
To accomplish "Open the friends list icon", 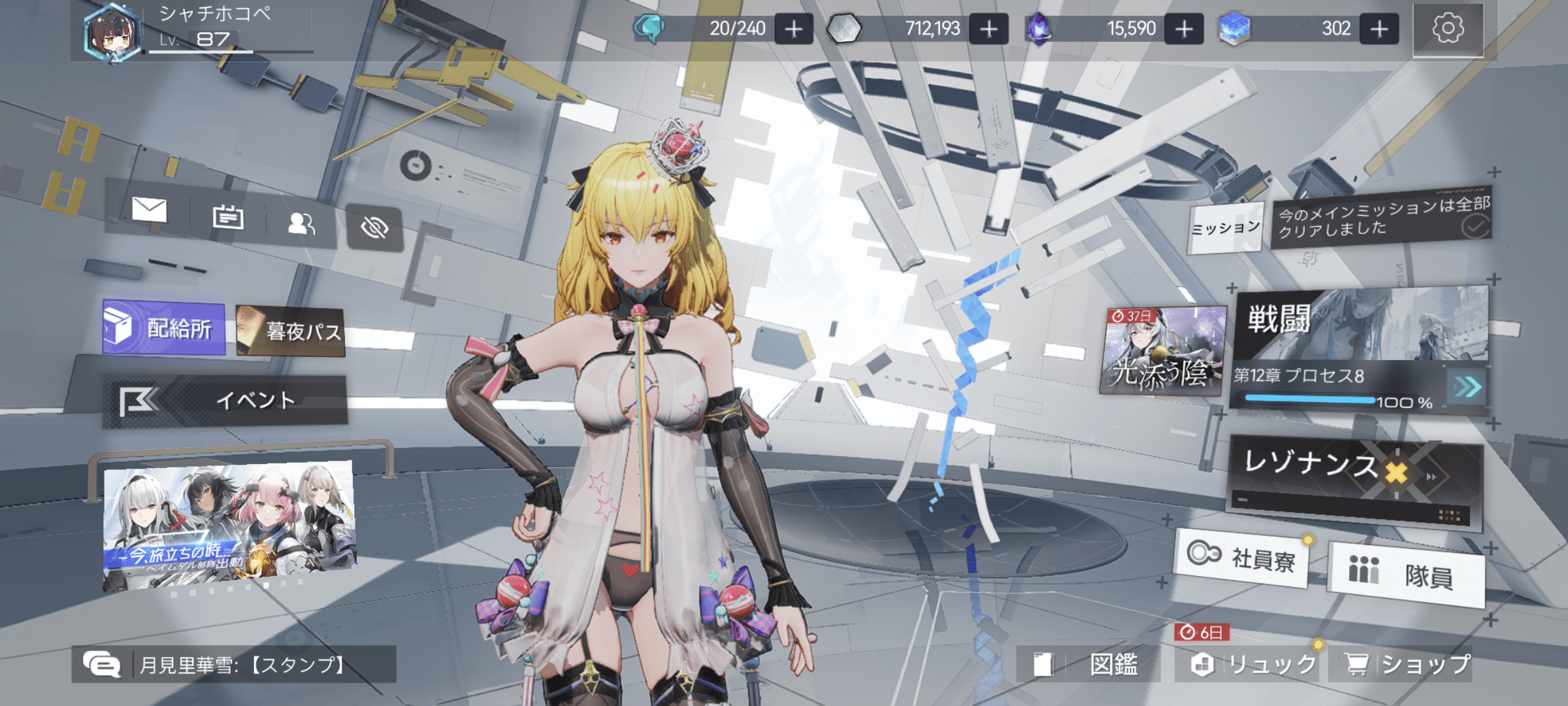I will [x=301, y=224].
